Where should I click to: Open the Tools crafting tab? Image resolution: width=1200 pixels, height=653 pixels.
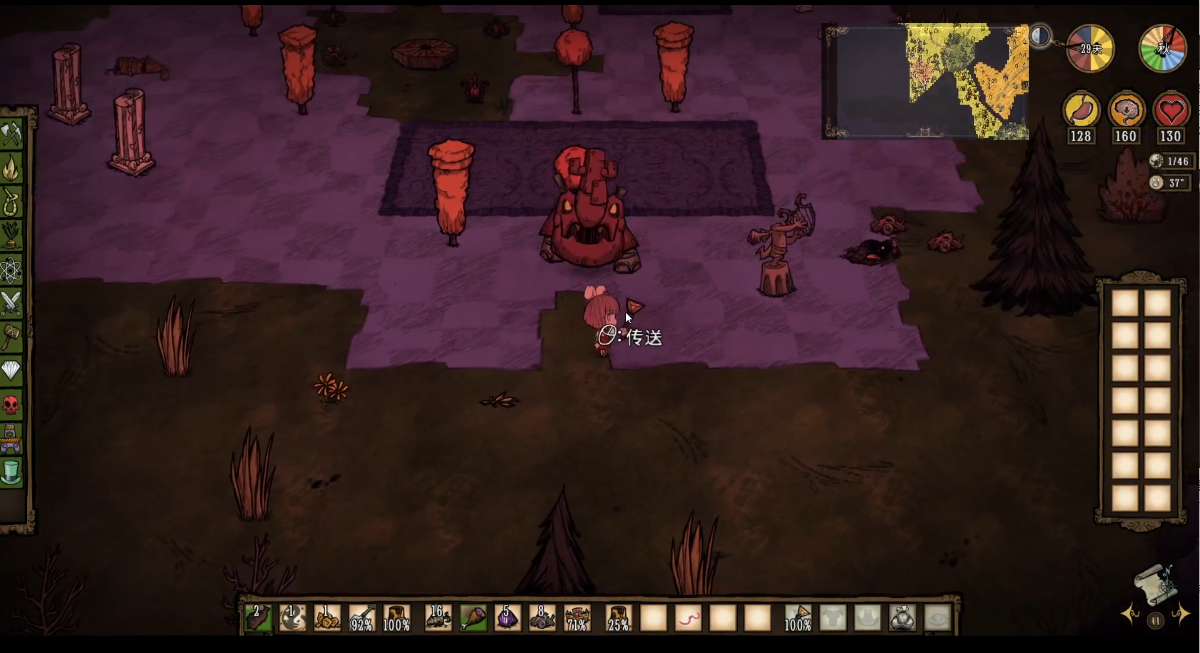point(12,133)
